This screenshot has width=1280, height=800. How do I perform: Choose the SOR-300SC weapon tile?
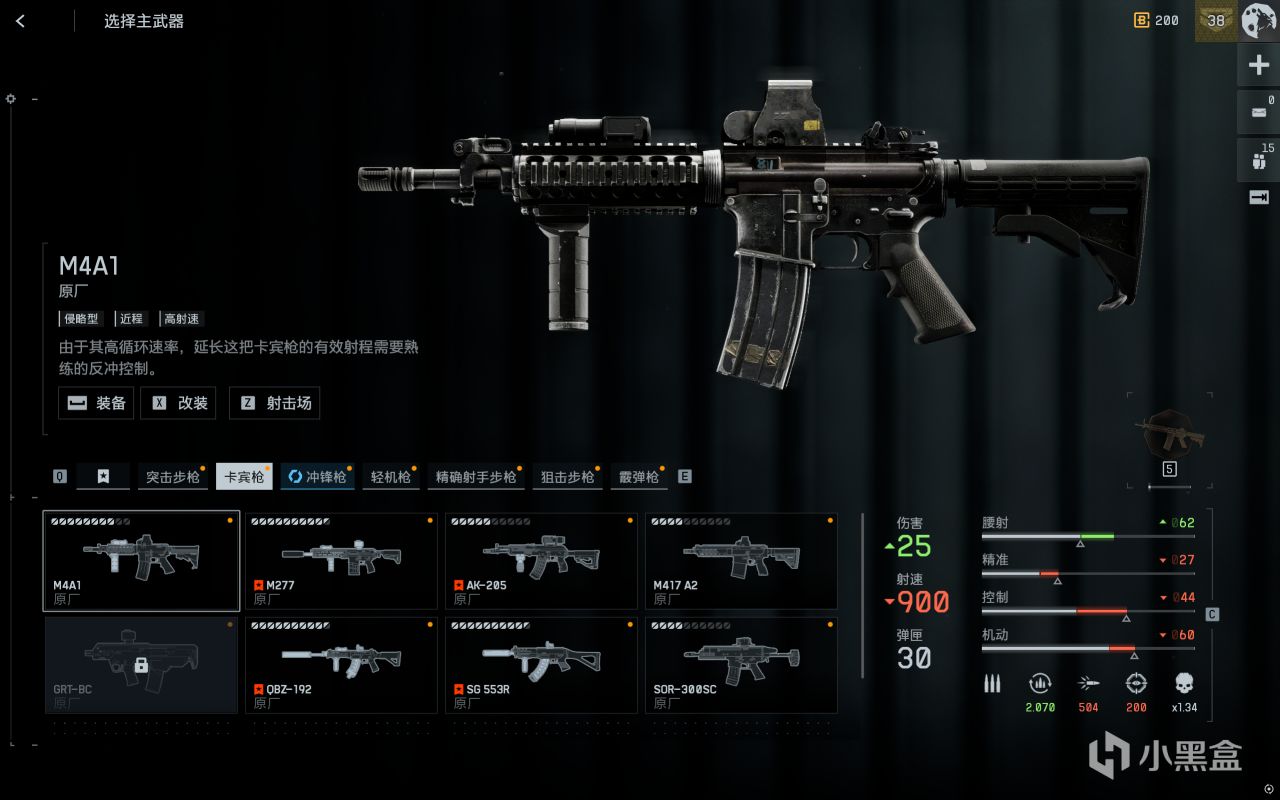[741, 665]
